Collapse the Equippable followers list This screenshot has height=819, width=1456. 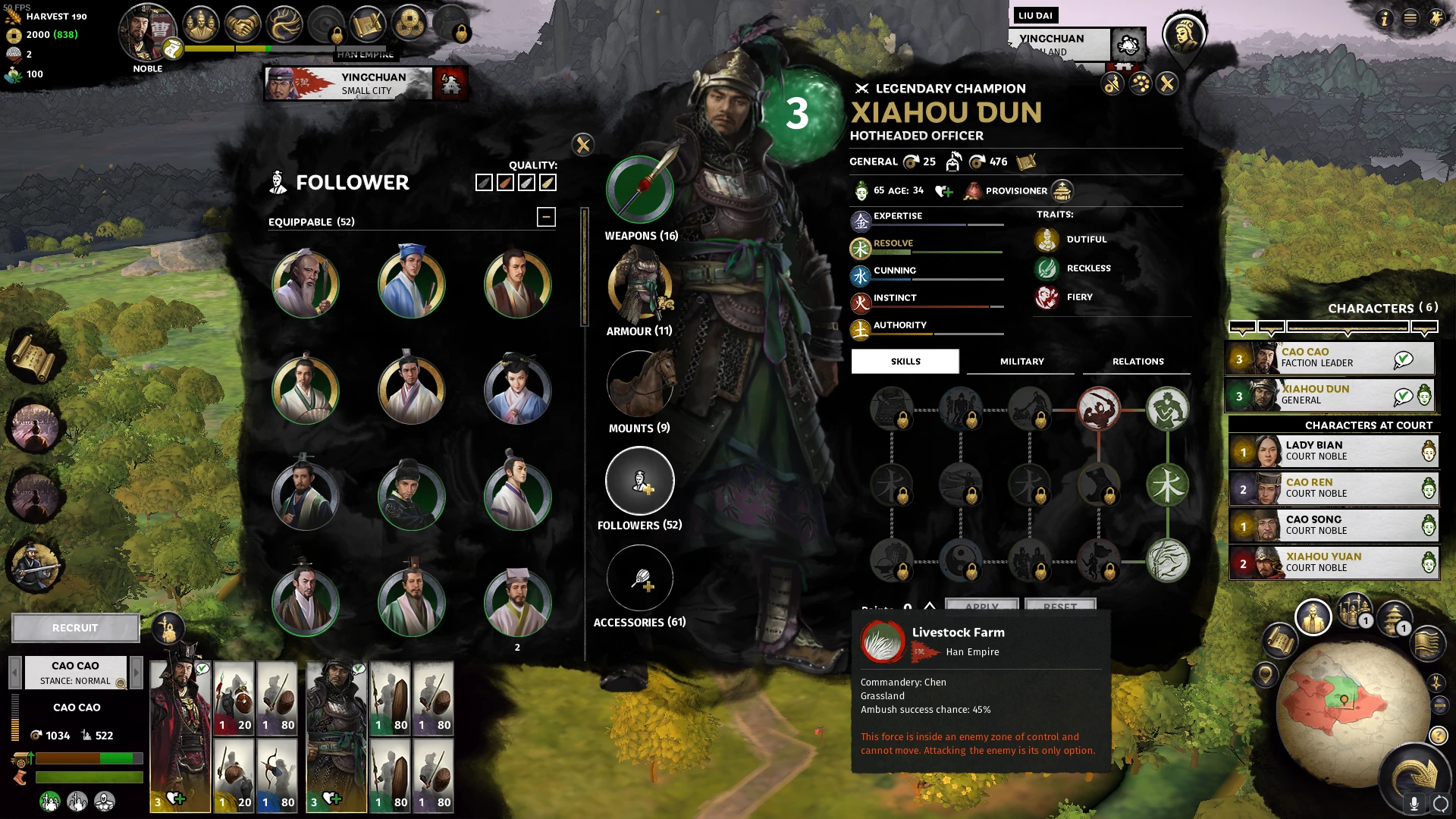tap(546, 217)
